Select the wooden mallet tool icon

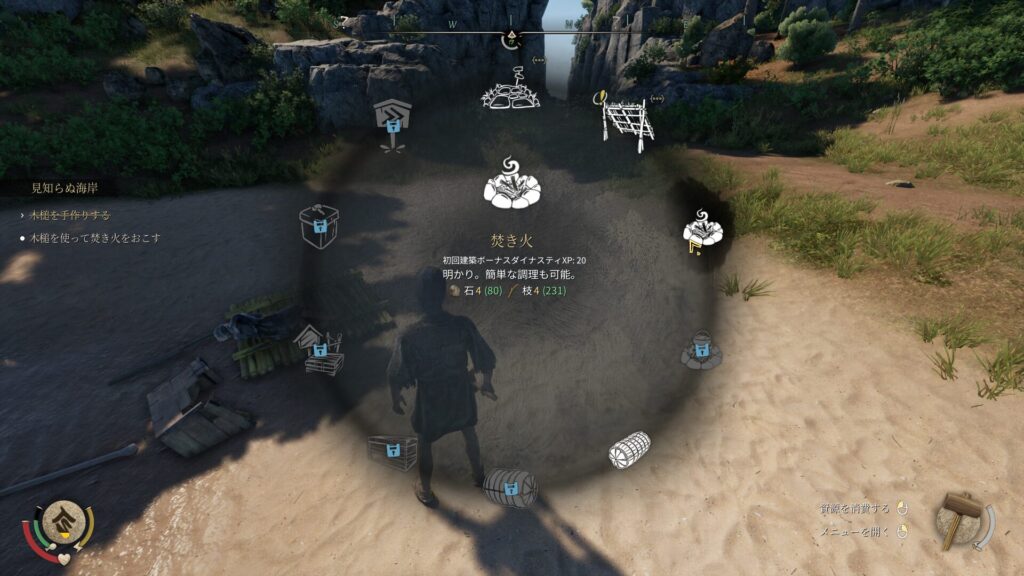(958, 518)
